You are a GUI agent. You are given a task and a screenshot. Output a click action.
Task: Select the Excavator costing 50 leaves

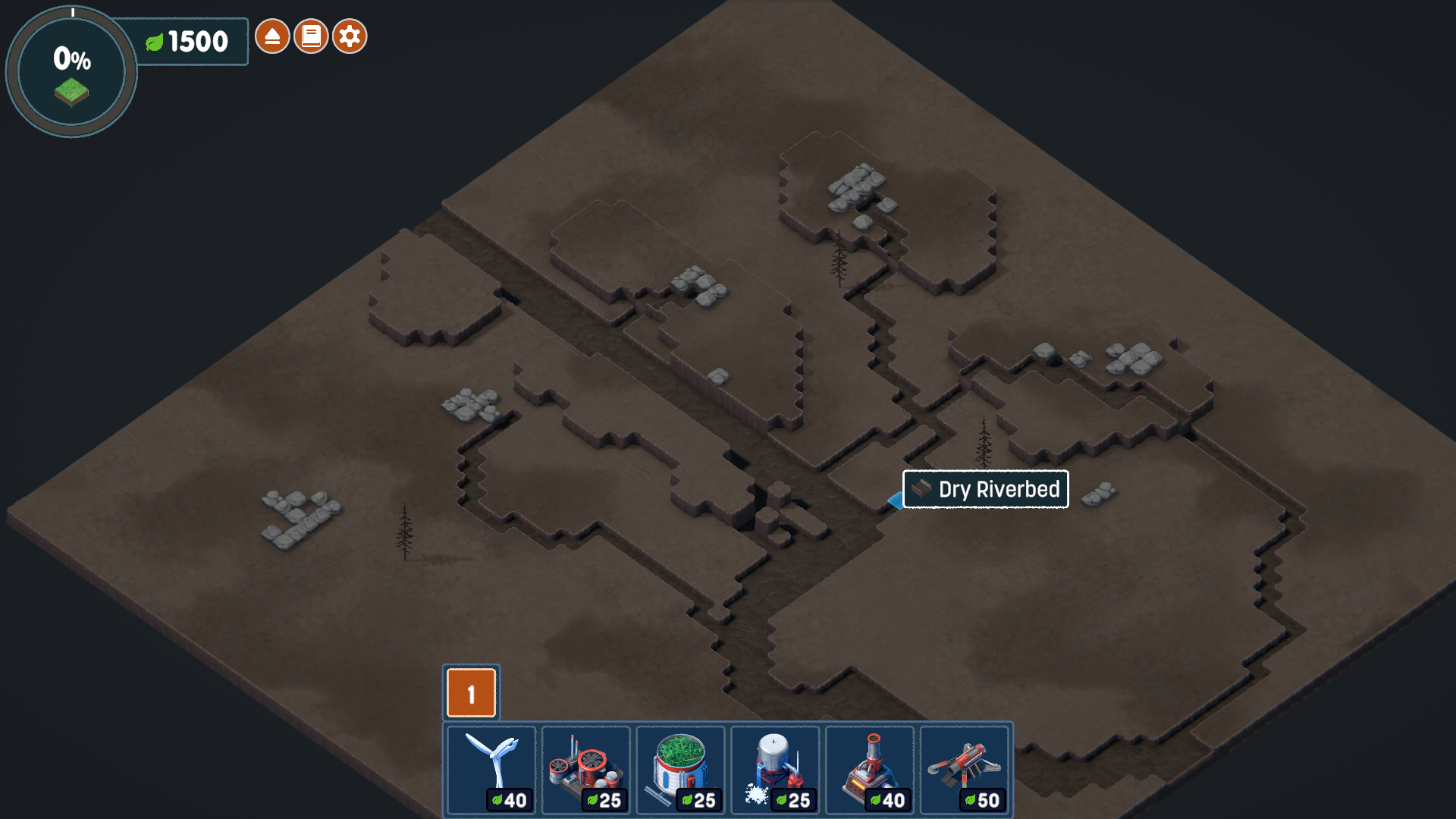tap(965, 766)
